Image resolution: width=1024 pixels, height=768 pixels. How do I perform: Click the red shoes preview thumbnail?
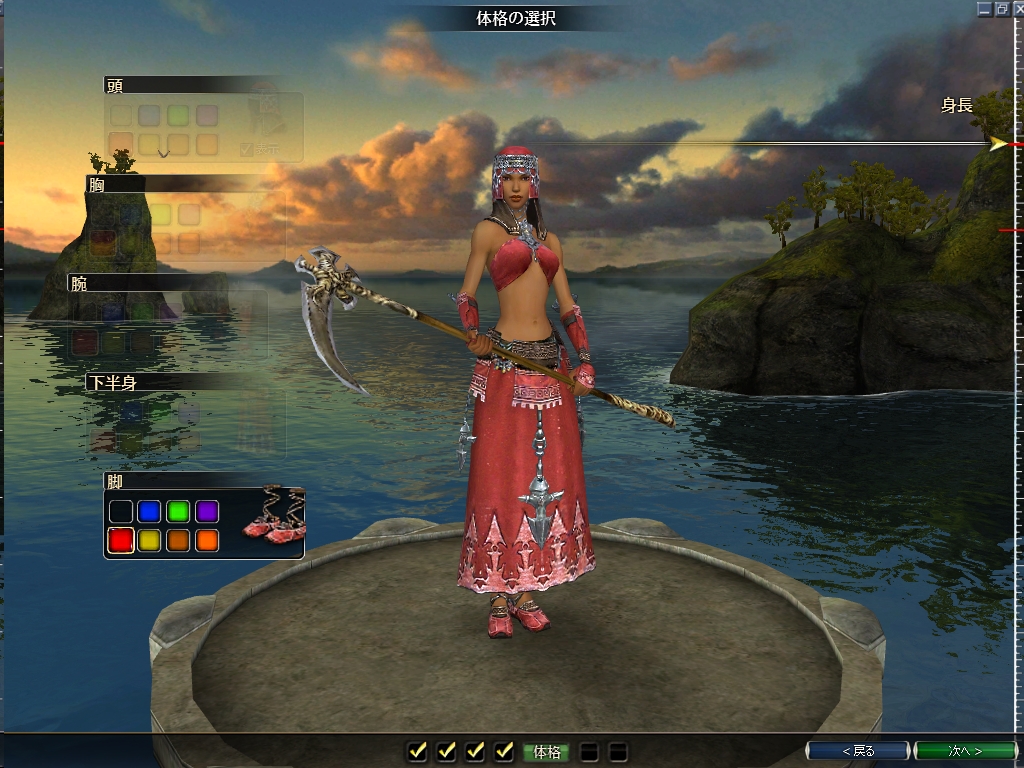pyautogui.click(x=273, y=517)
